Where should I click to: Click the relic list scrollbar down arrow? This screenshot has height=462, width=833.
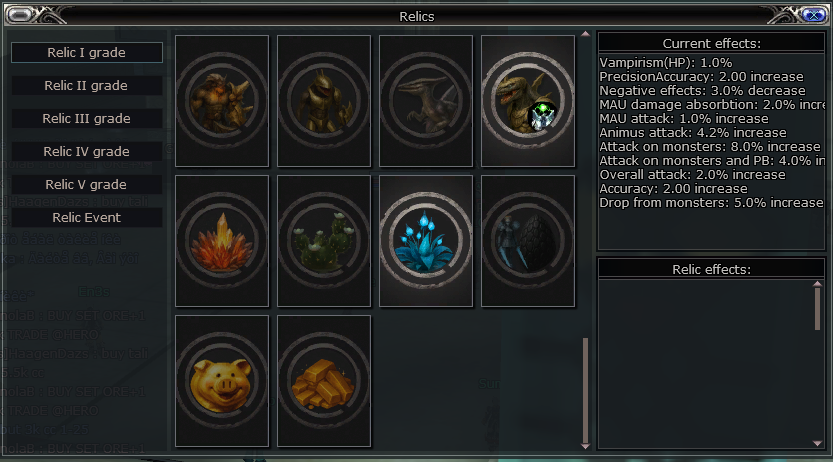[x=586, y=444]
